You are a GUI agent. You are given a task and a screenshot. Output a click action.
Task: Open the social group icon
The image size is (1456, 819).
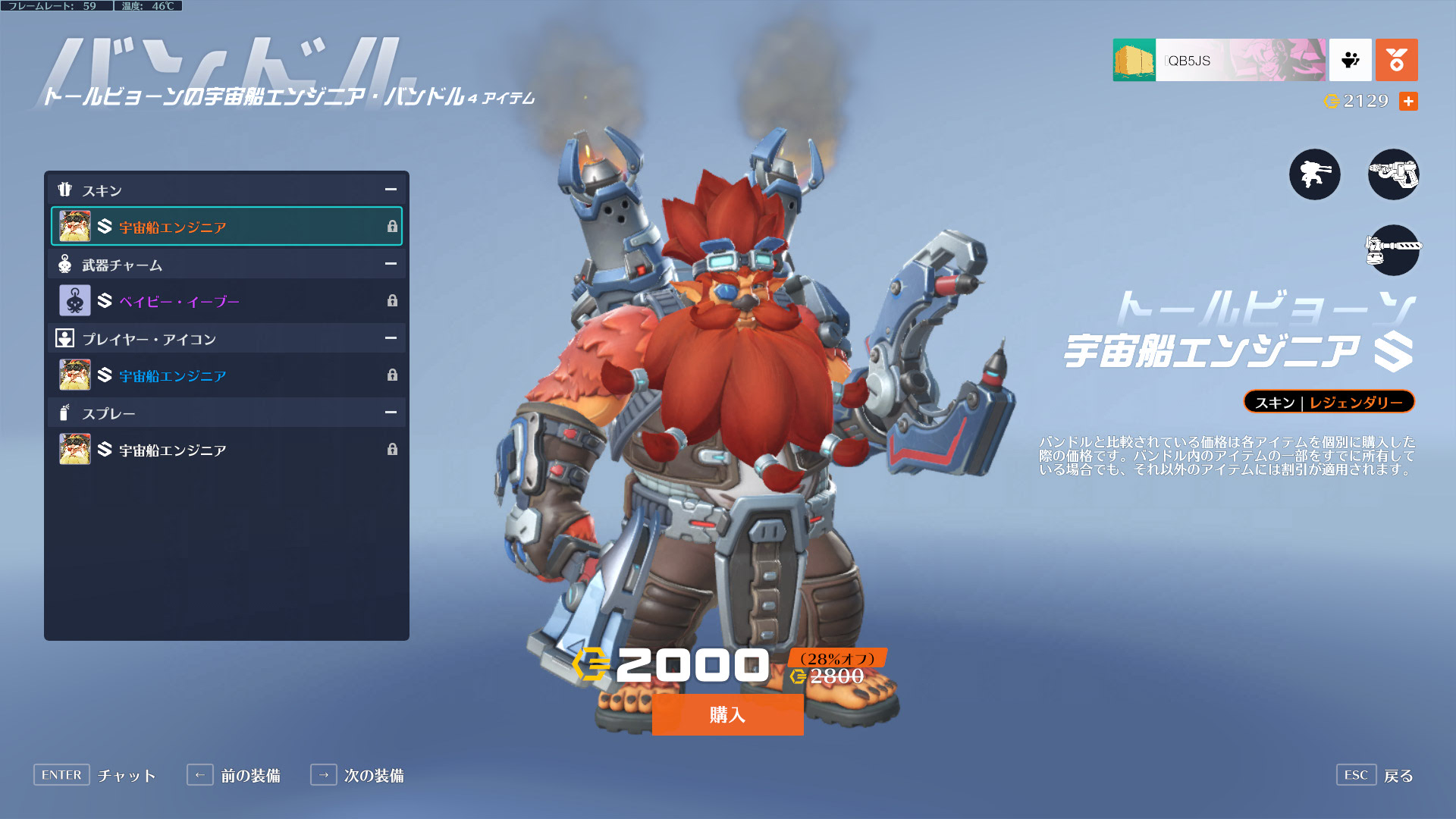pos(1350,60)
